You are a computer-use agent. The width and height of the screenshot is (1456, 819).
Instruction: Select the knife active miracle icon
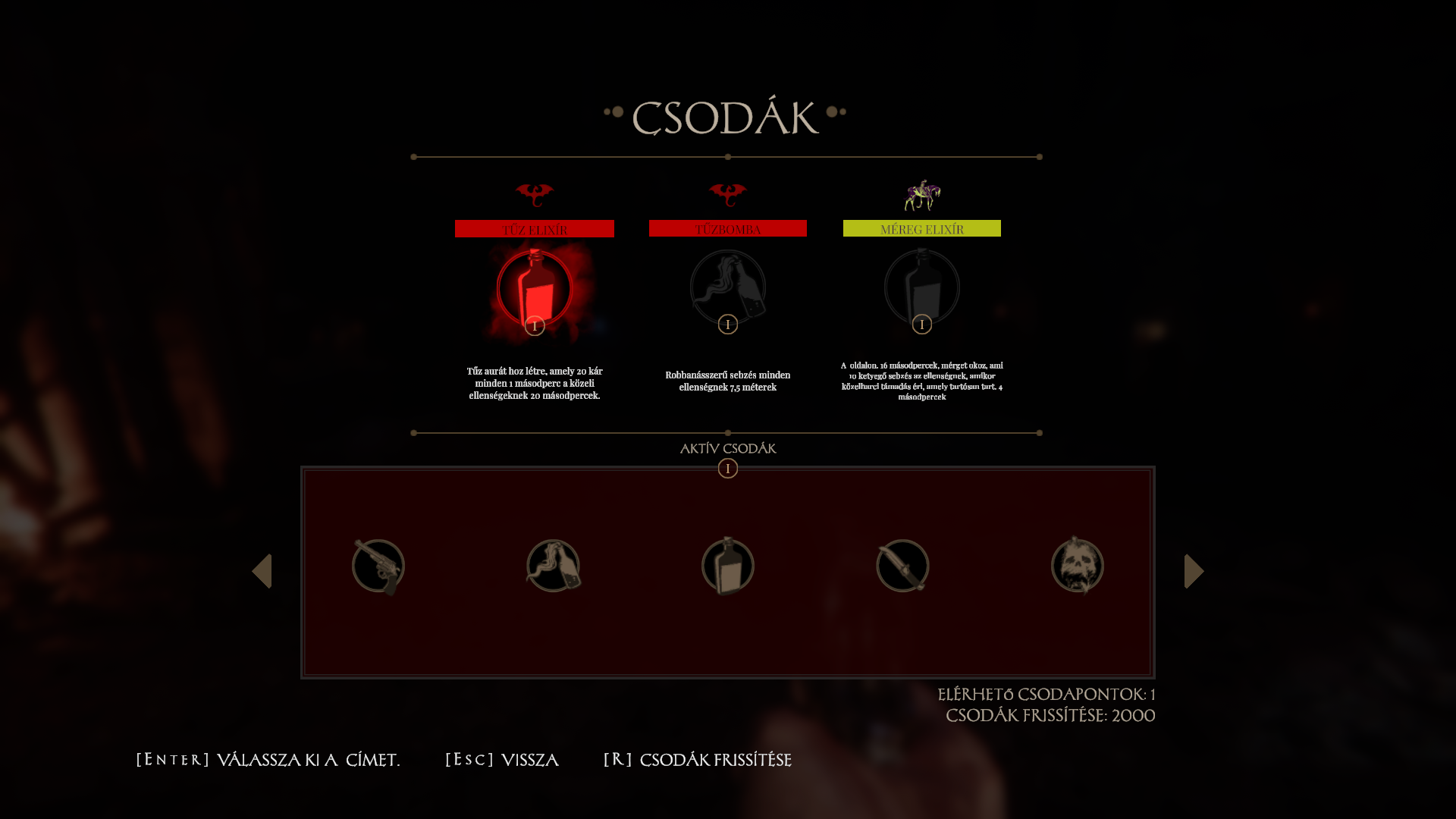[x=902, y=566]
